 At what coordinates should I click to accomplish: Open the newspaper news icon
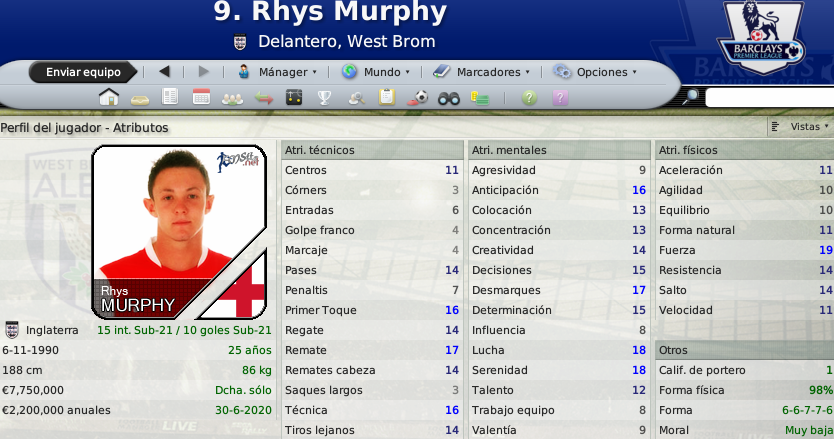point(171,97)
